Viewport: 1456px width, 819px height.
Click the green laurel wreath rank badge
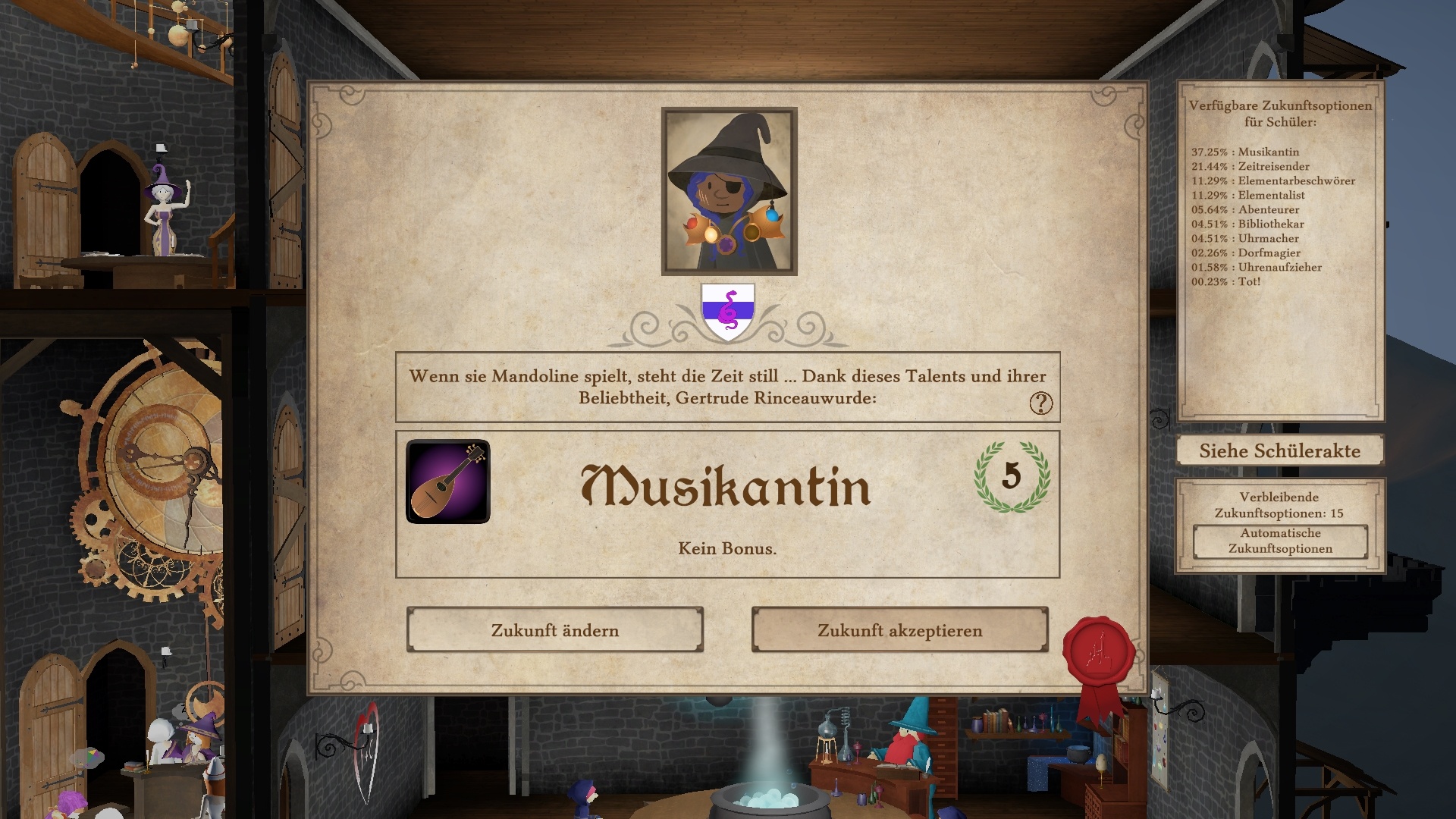pyautogui.click(x=1013, y=481)
